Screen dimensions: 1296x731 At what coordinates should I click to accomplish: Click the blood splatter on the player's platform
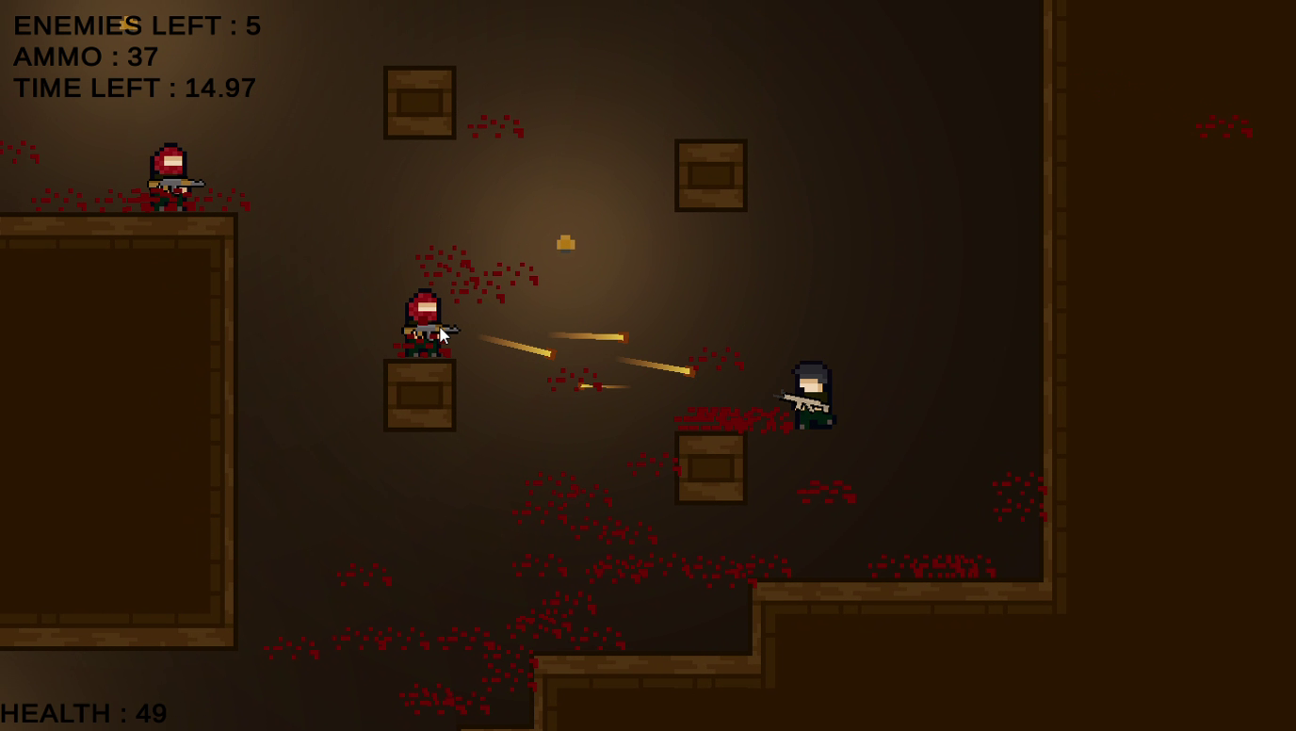730,418
